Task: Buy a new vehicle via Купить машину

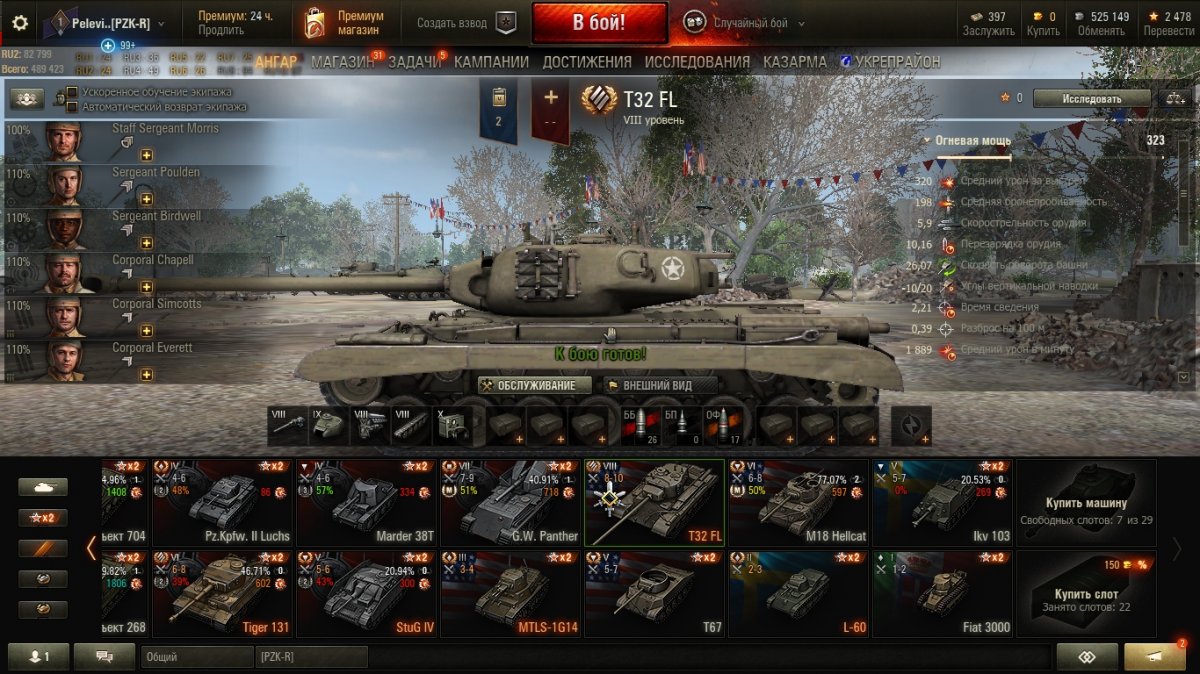Action: pyautogui.click(x=1086, y=502)
